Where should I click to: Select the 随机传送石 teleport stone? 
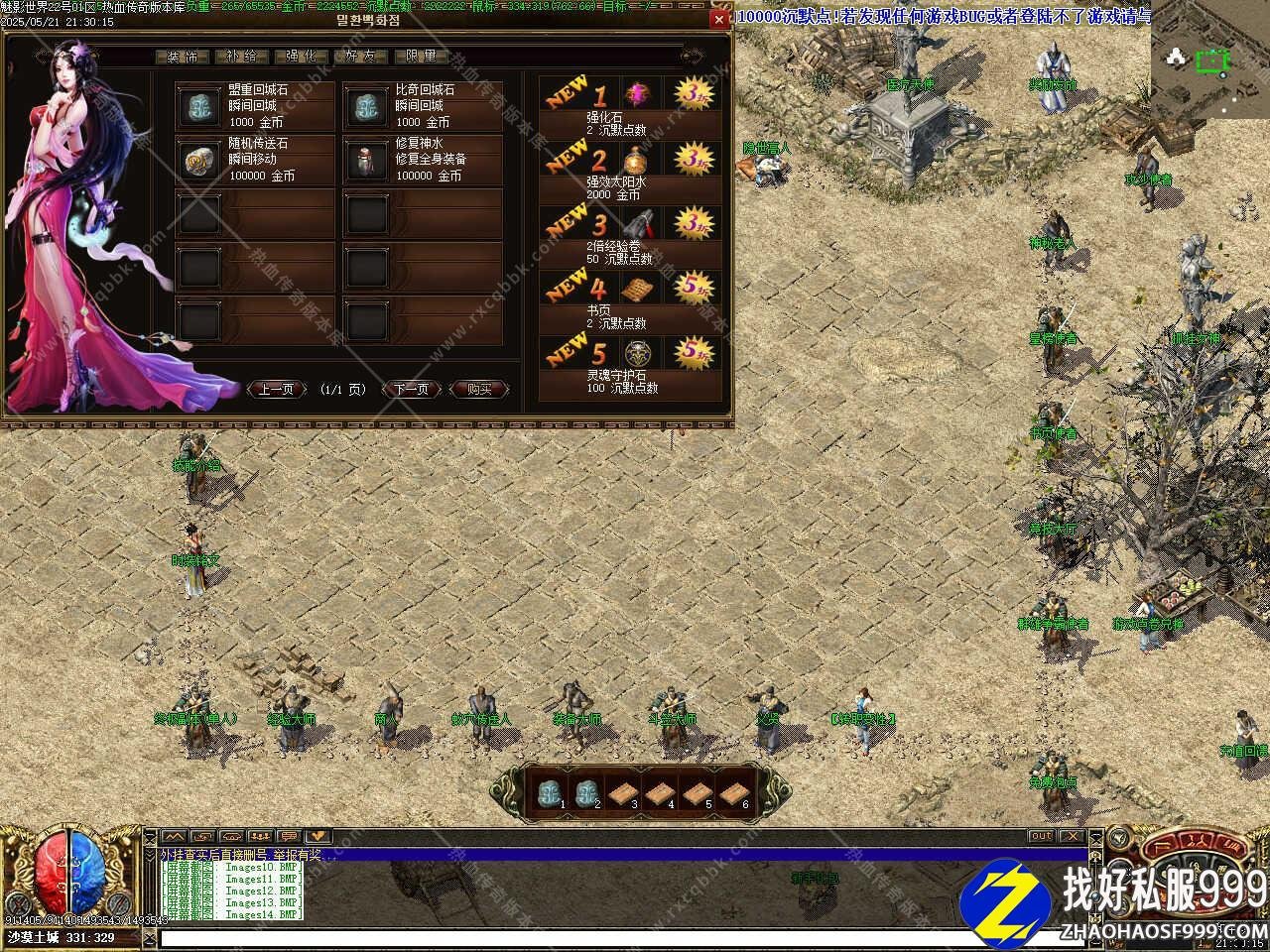tap(255, 160)
